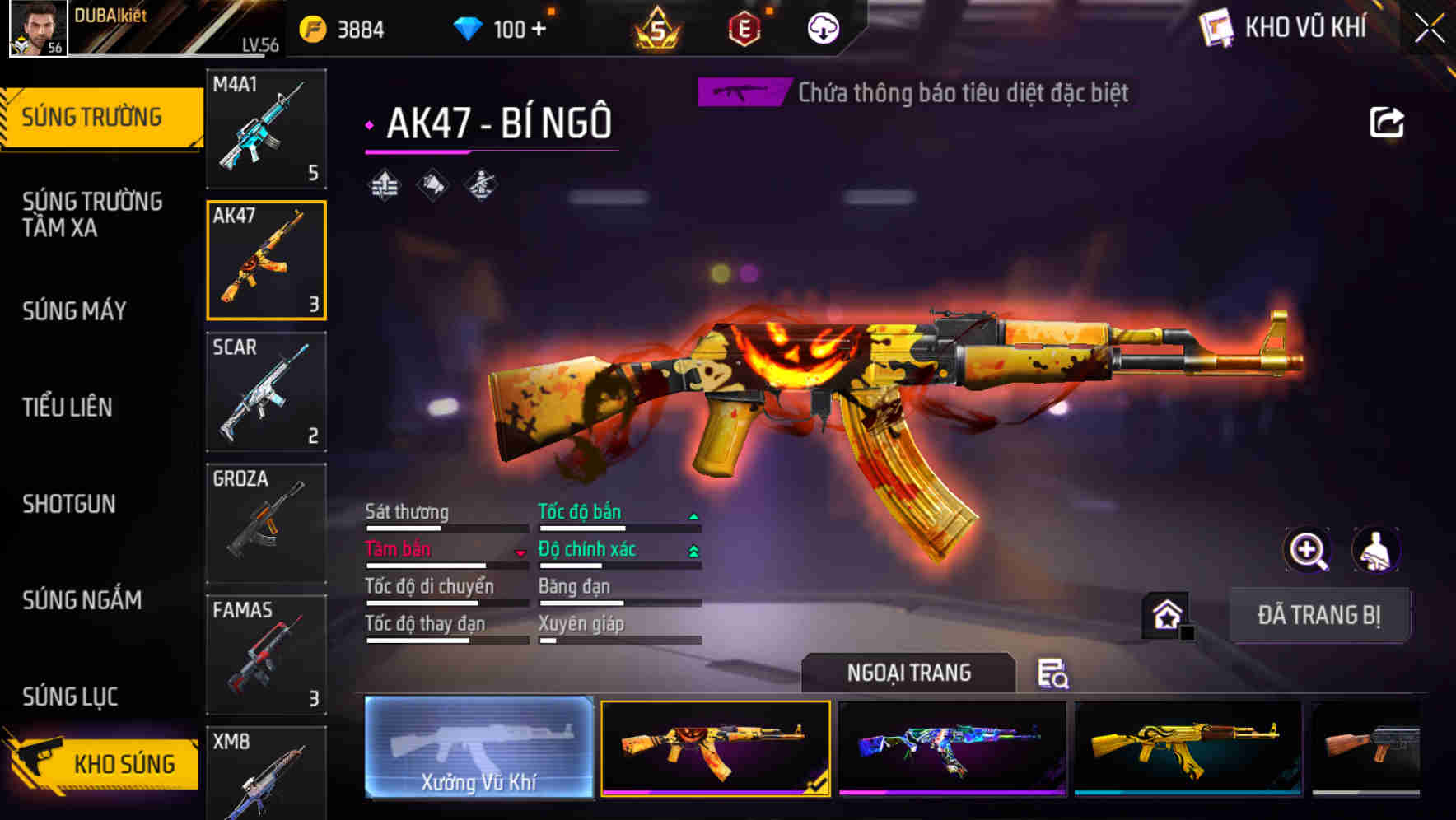Open the skin search icon next to NGOẠI TRANG

point(1055,674)
